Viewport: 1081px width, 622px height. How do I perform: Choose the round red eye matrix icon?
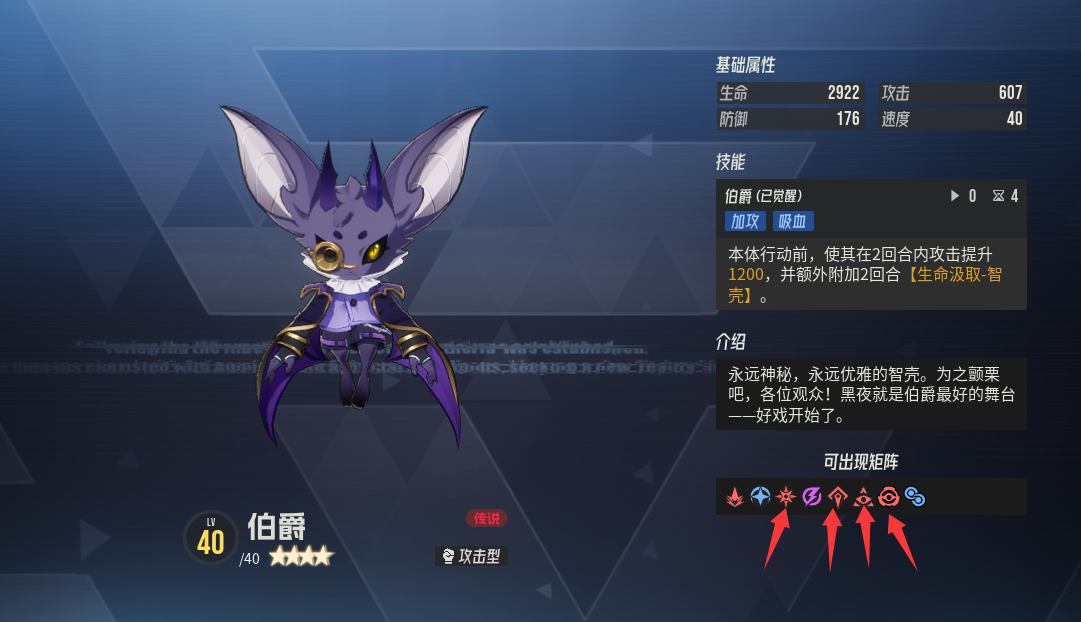888,496
